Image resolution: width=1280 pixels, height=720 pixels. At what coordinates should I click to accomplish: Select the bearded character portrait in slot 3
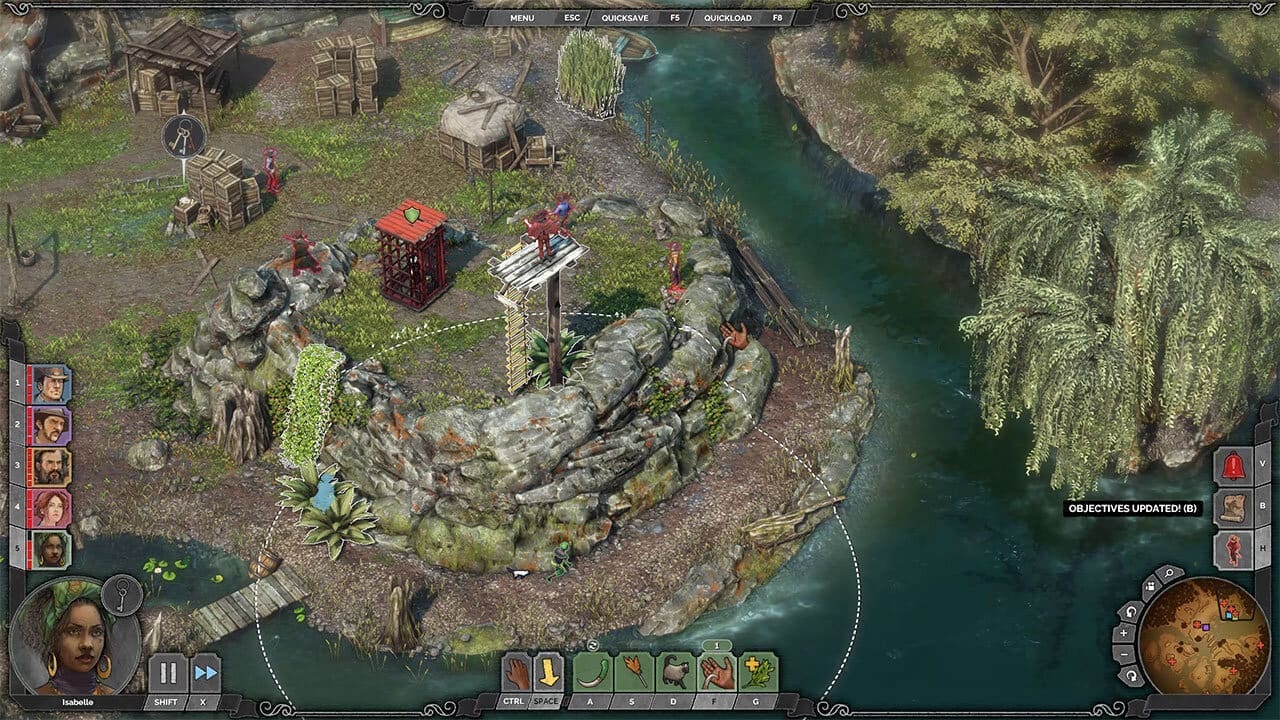click(x=51, y=467)
